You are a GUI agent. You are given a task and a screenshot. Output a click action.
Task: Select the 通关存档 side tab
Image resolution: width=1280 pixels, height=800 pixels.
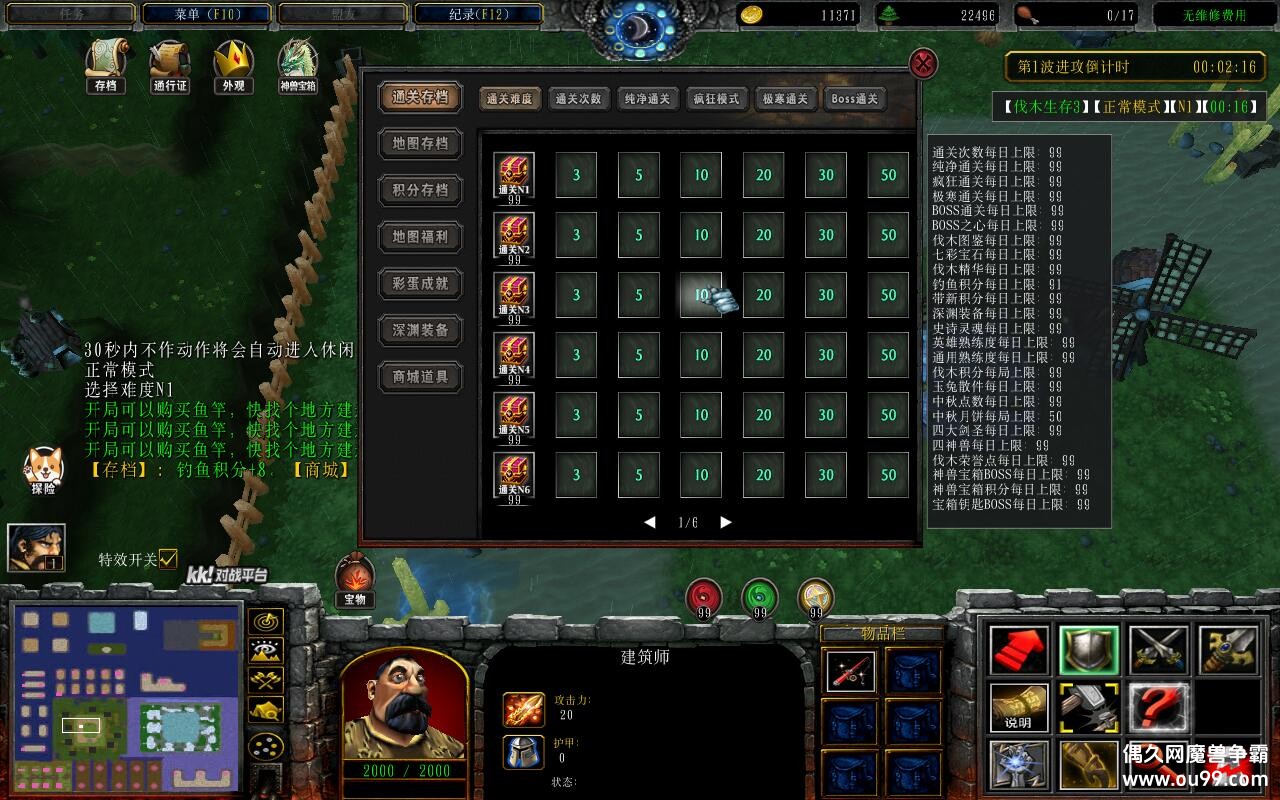(420, 97)
